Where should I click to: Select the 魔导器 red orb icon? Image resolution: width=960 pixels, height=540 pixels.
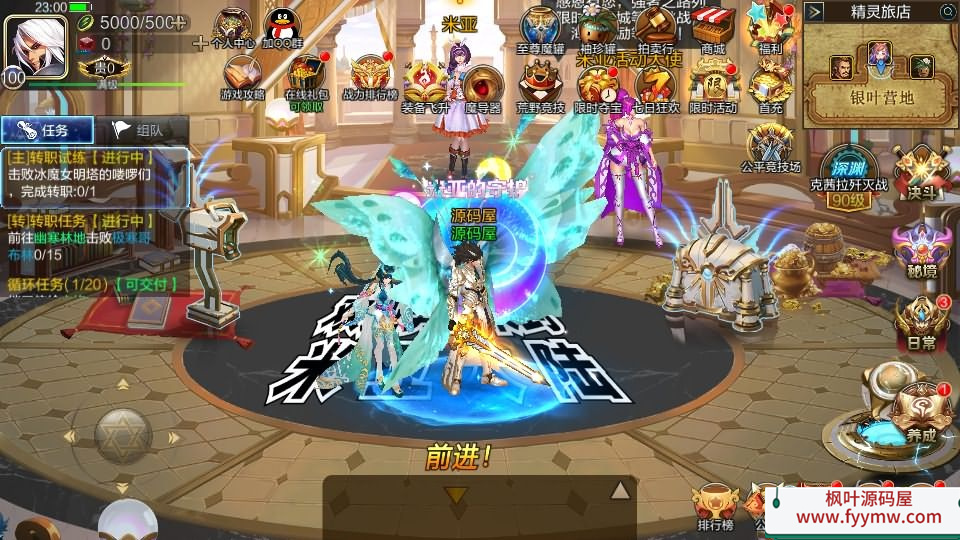(482, 85)
